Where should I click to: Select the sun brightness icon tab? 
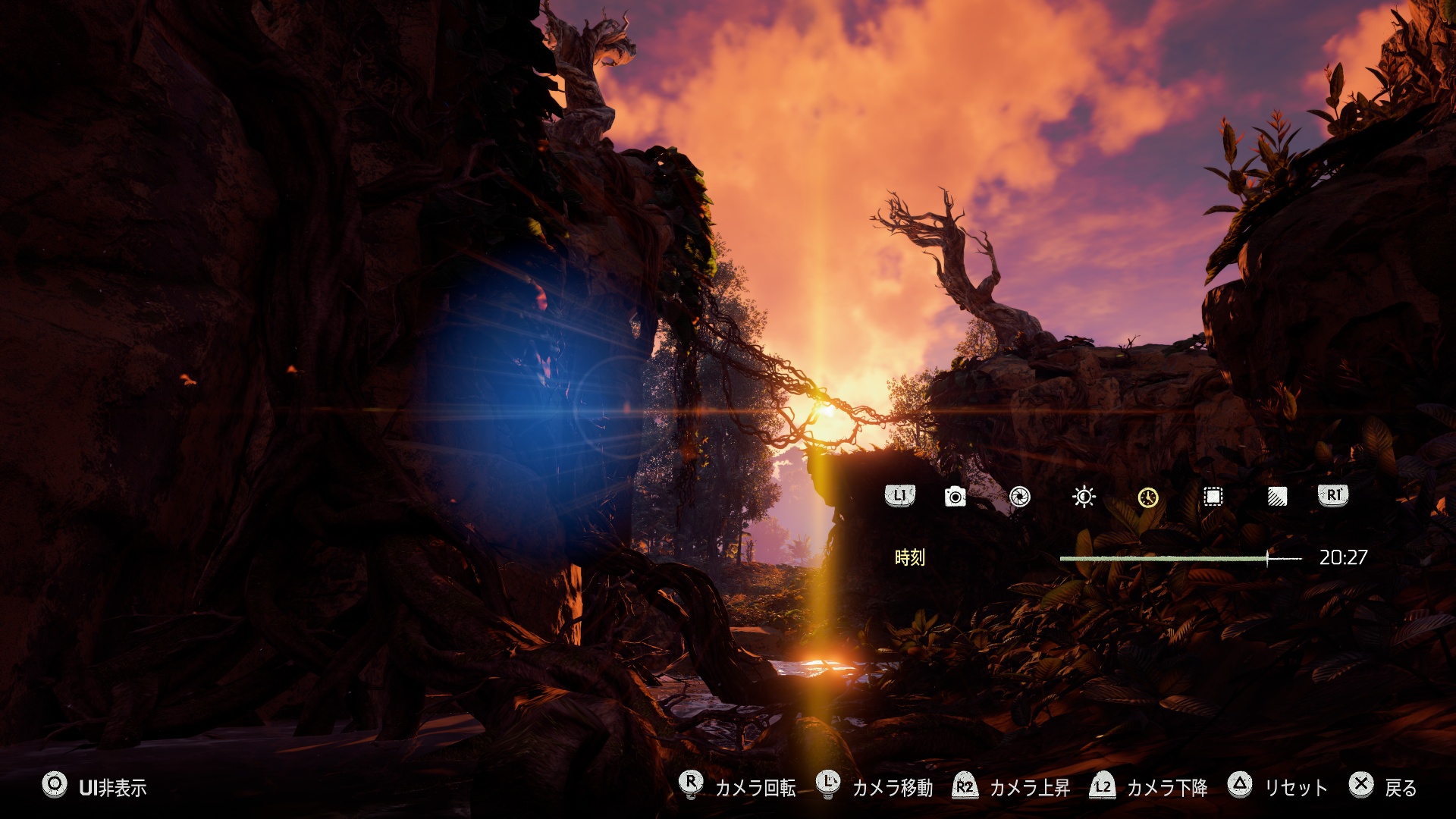pyautogui.click(x=1084, y=497)
